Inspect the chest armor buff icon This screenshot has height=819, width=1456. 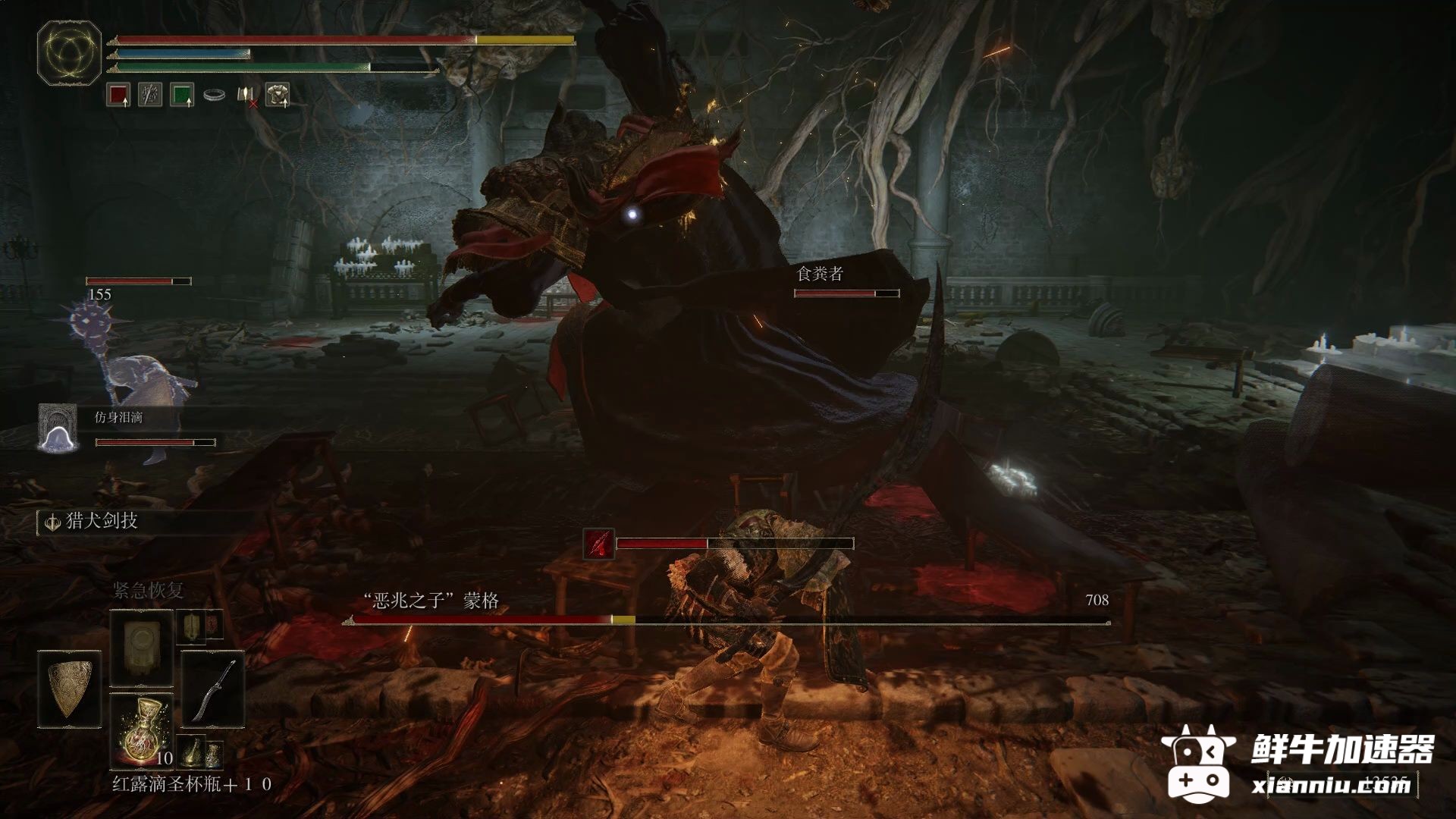278,95
